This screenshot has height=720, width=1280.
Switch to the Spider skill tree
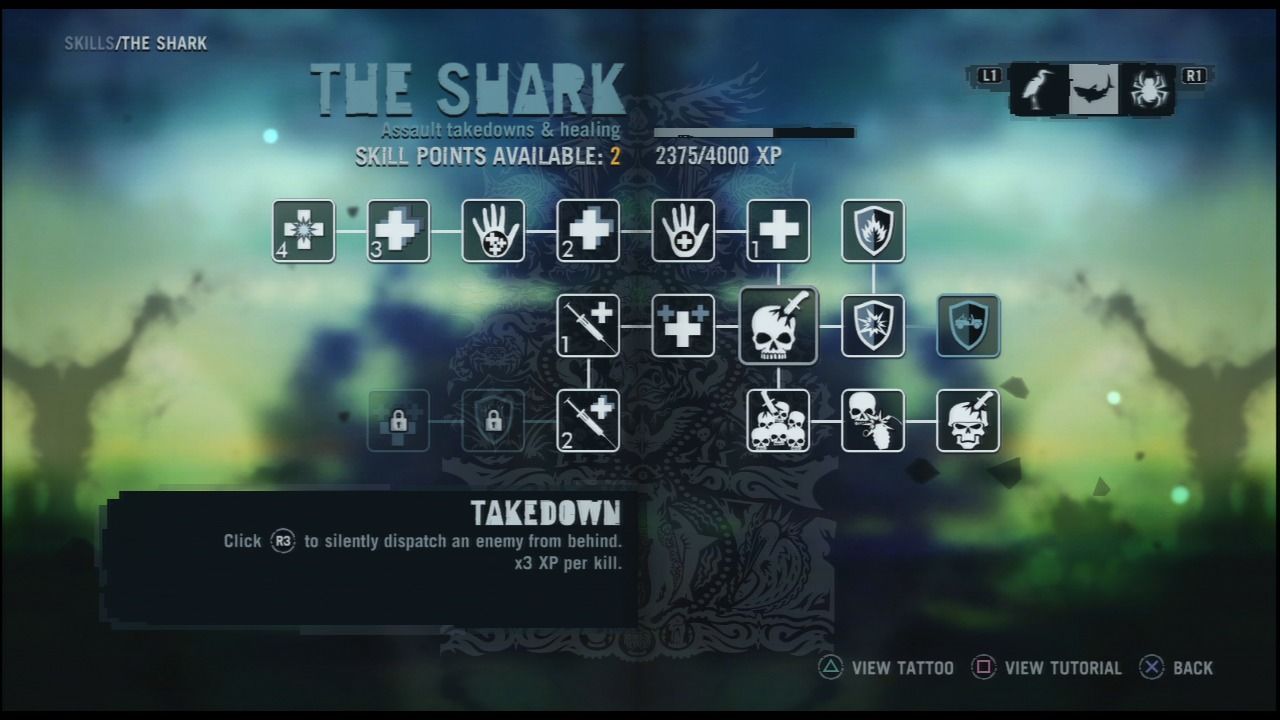point(1151,89)
